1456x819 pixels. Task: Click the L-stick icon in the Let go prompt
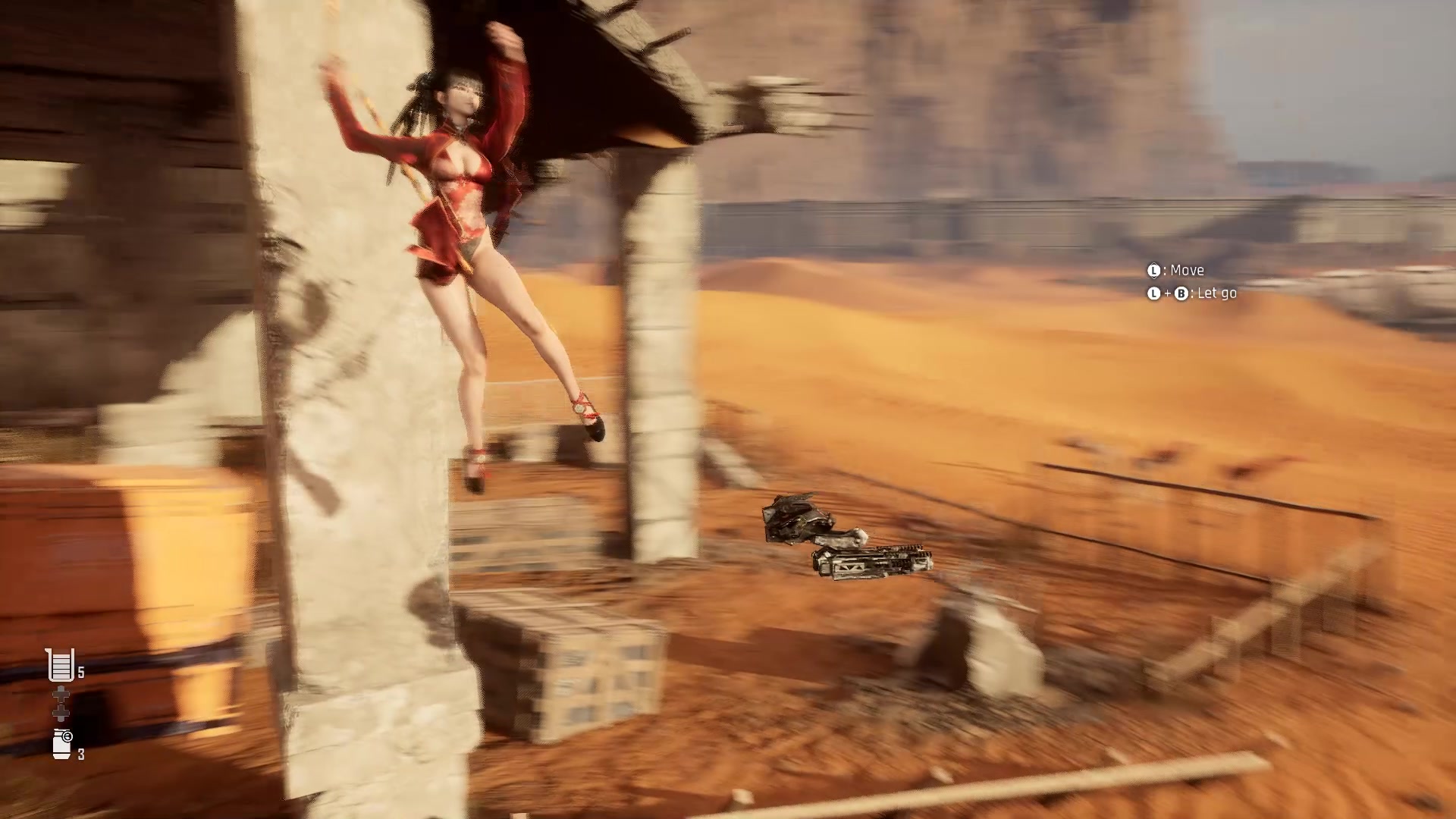point(1154,293)
